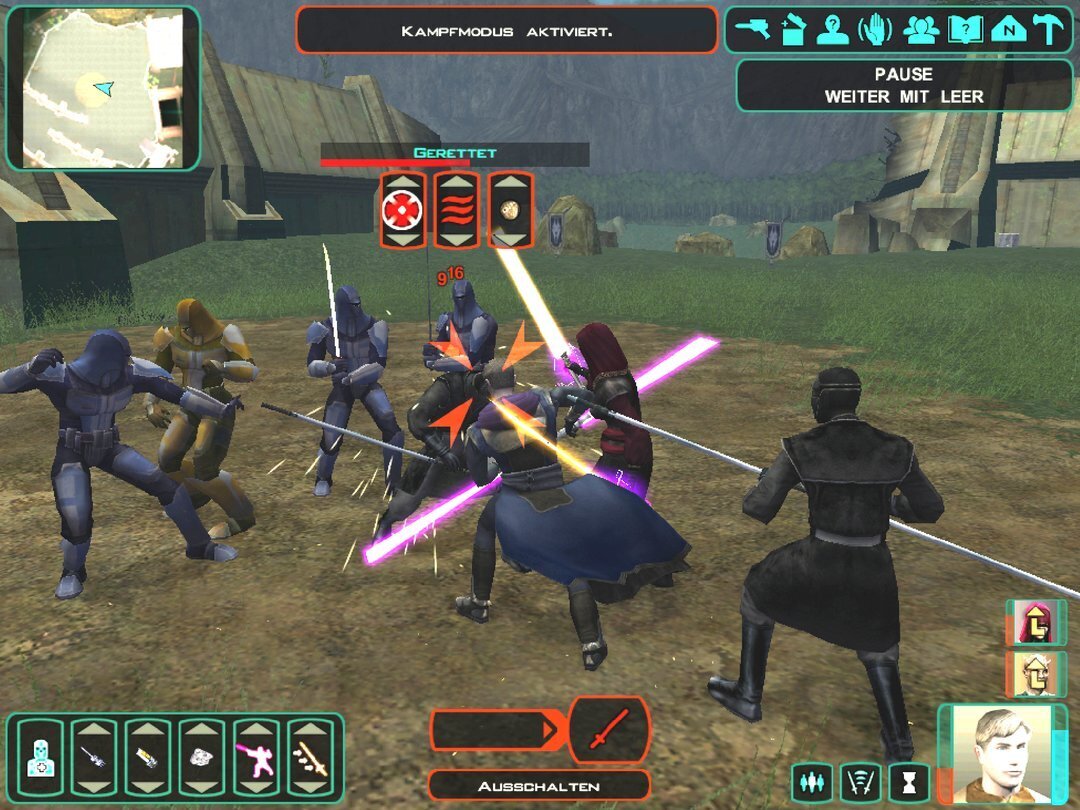1080x810 pixels.
Task: Pause the game with the hourglass button
Action: pos(909,781)
